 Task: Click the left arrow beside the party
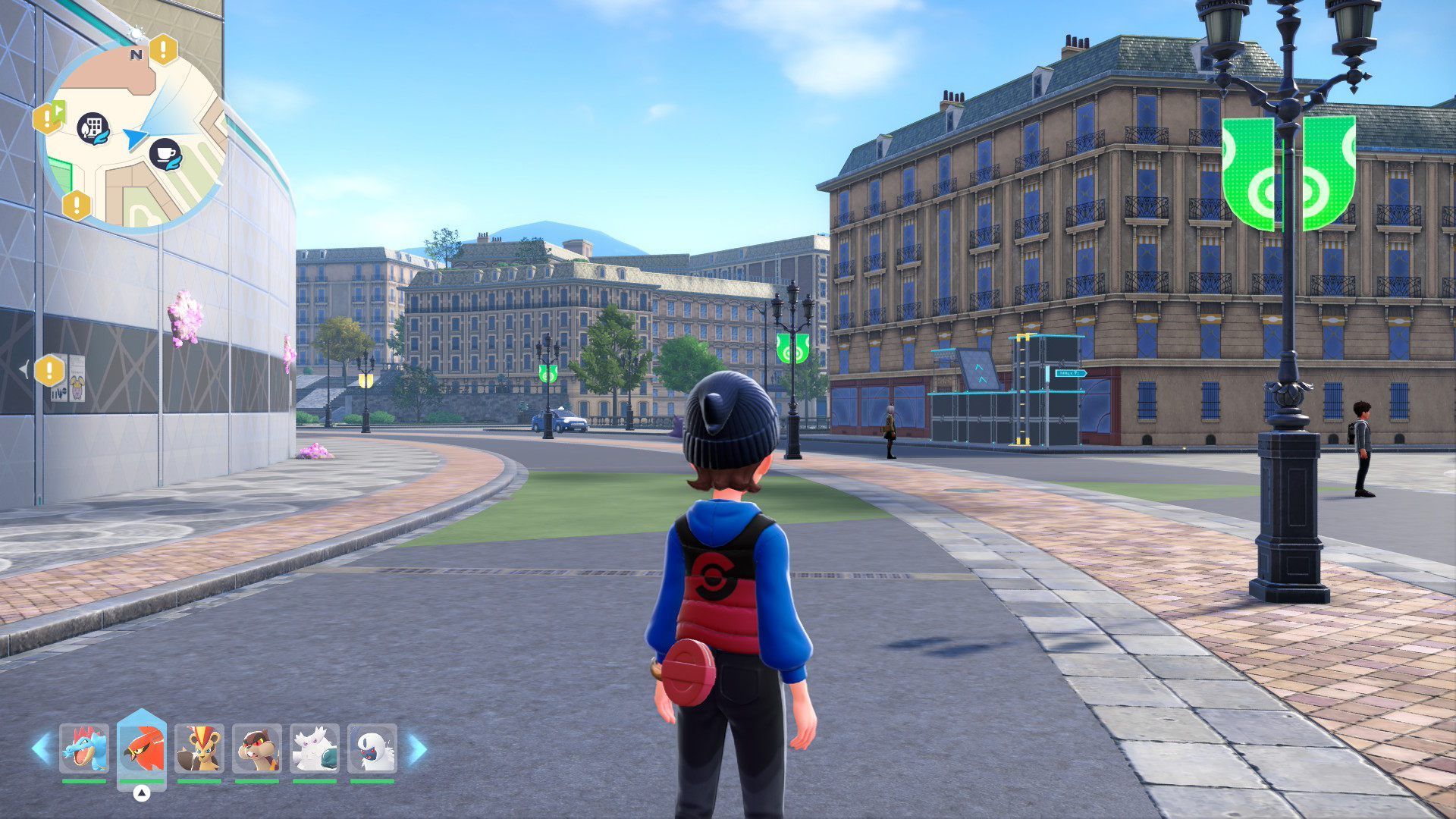[x=40, y=748]
